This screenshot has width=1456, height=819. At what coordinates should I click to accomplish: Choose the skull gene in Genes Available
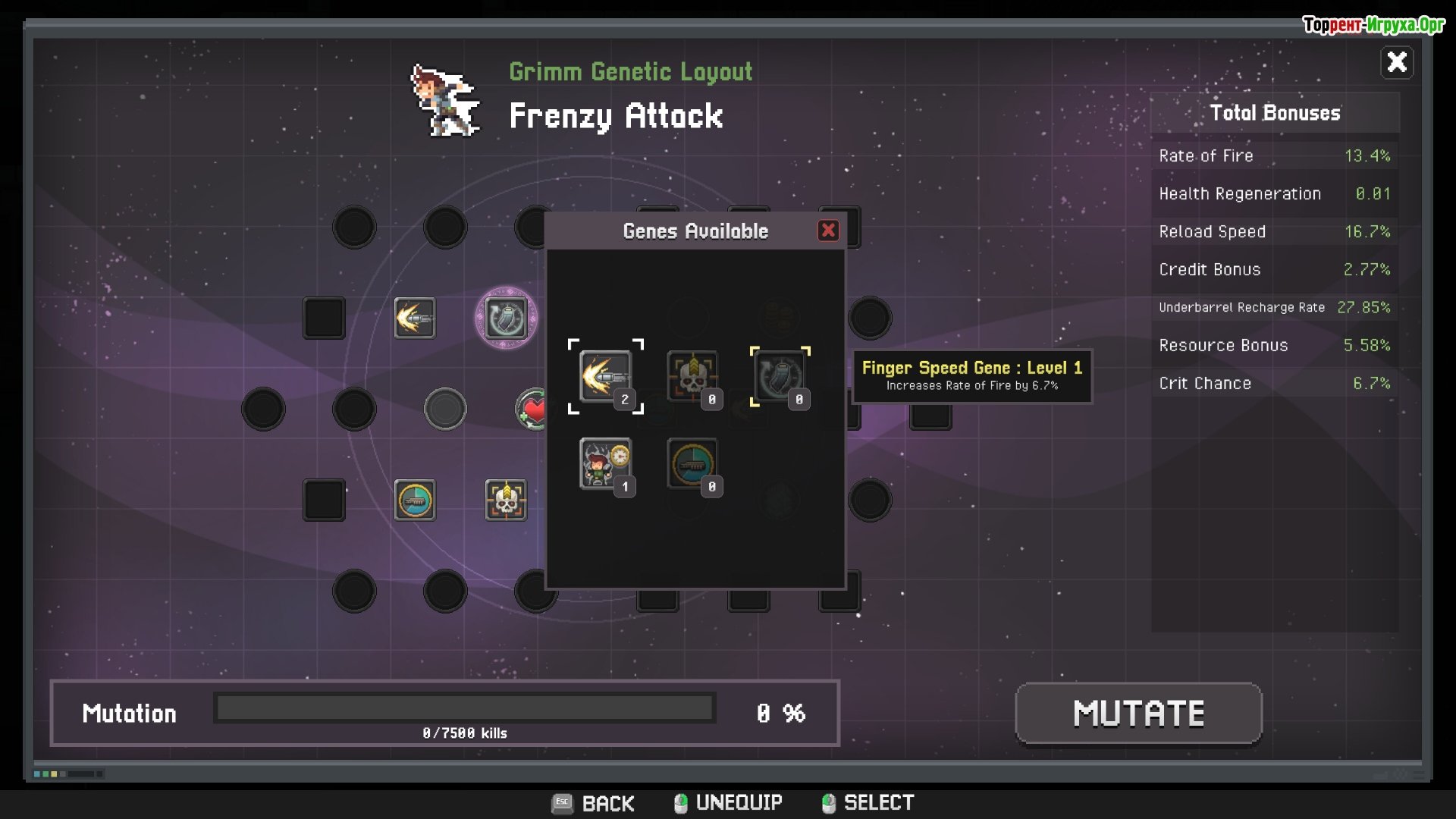692,376
